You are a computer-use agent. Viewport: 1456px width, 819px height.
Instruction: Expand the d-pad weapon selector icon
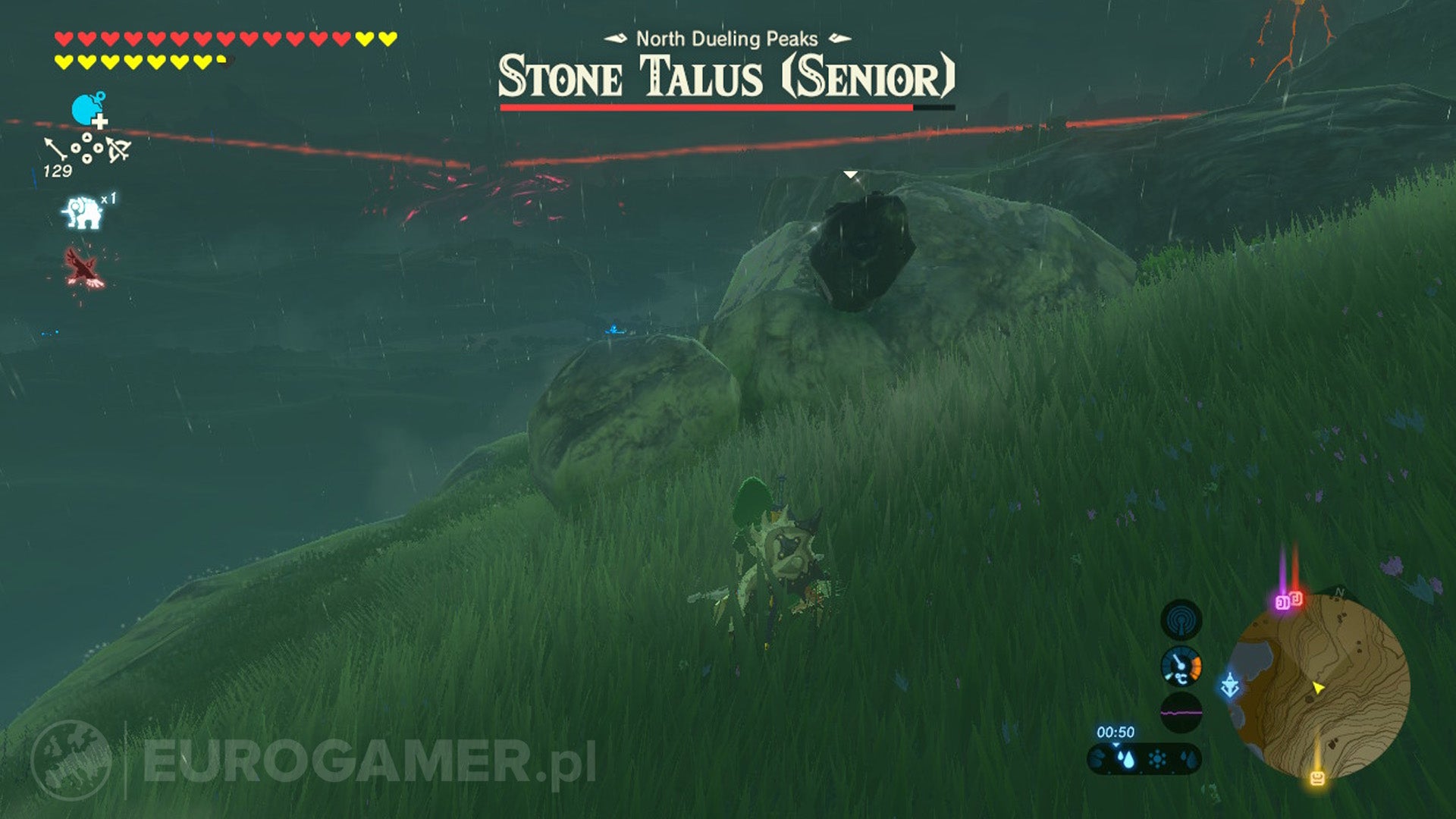tap(86, 147)
